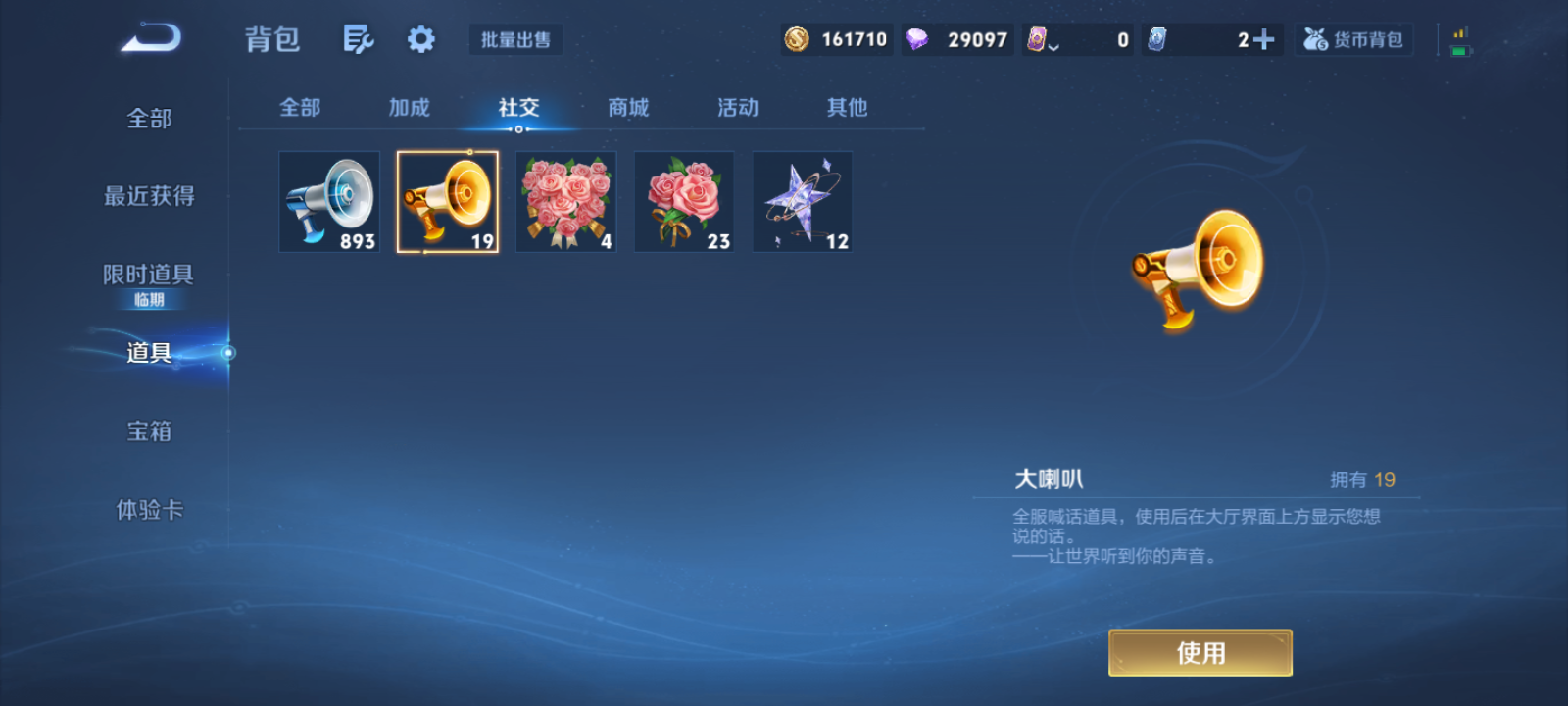Expand the 限时道具 temporary items section
This screenshot has width=1568, height=706.
147,276
